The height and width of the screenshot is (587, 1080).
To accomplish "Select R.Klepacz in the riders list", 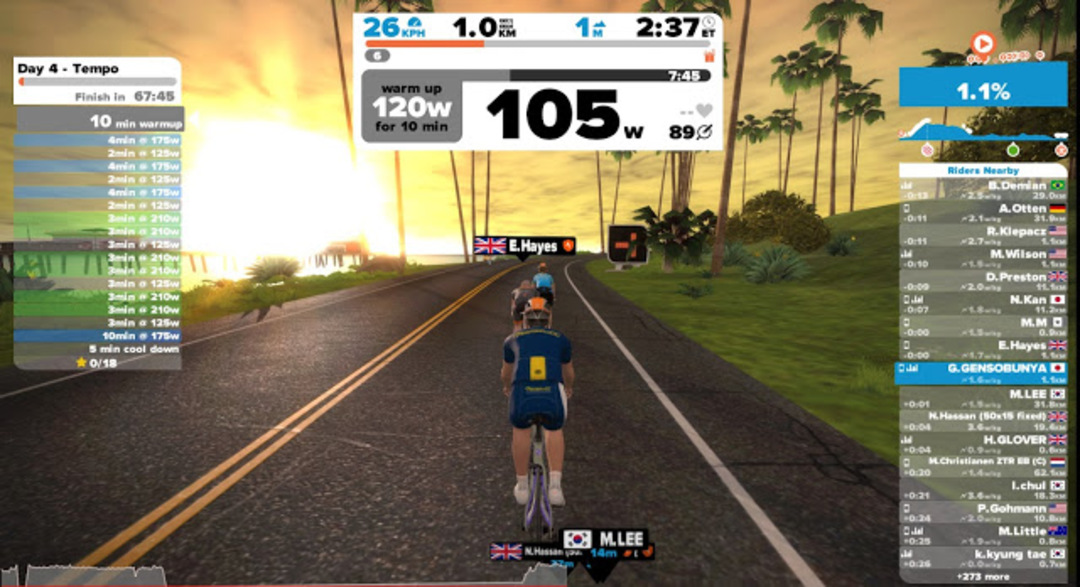I will click(x=983, y=236).
